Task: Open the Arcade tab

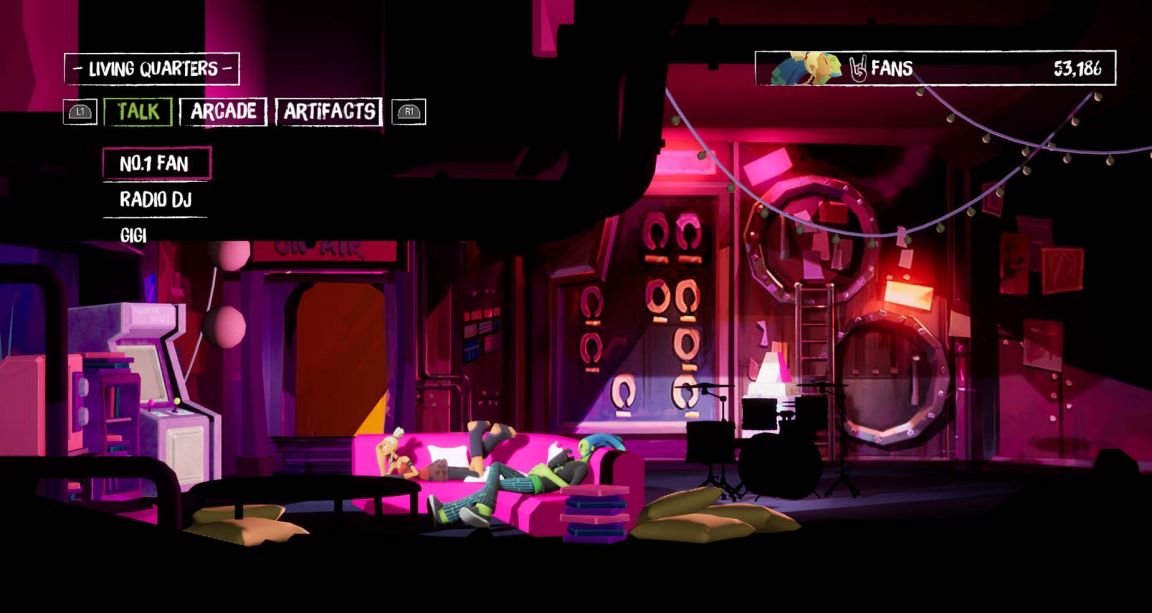Action: tap(223, 111)
